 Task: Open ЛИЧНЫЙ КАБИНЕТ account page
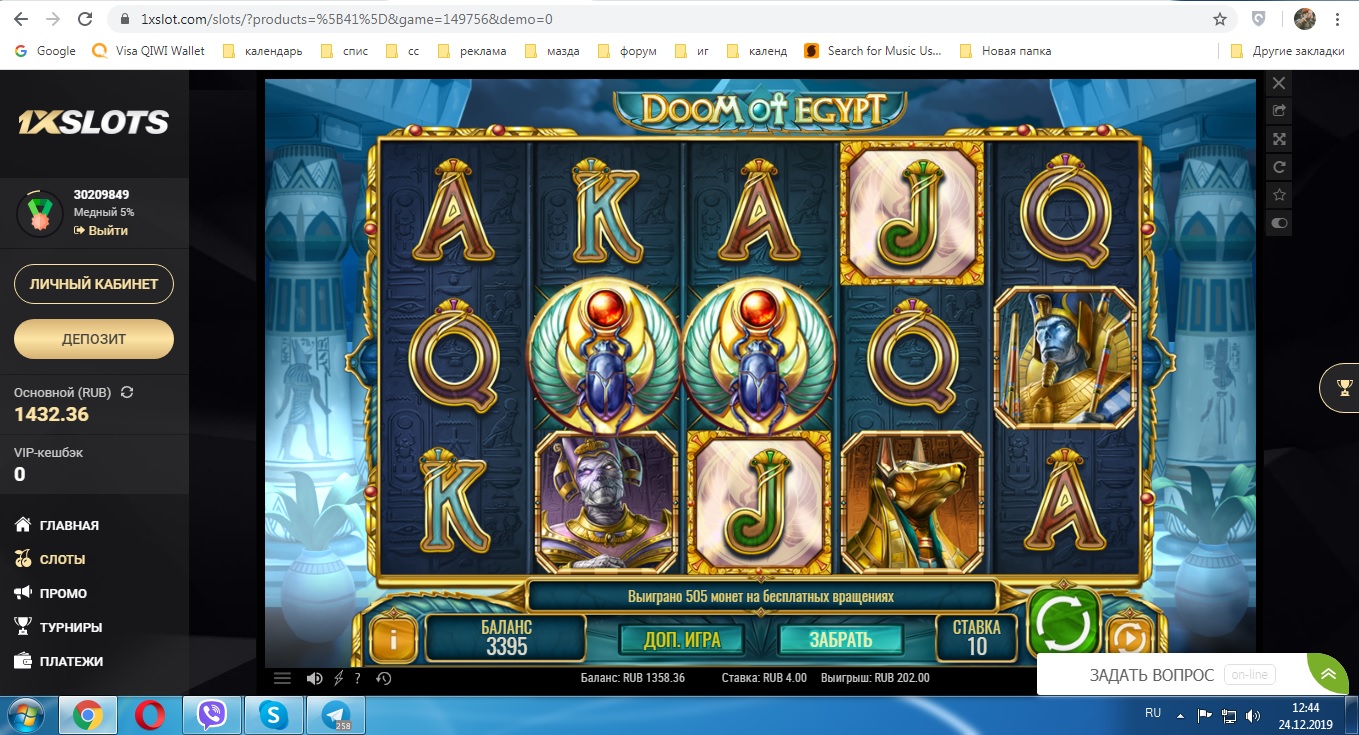pos(94,284)
